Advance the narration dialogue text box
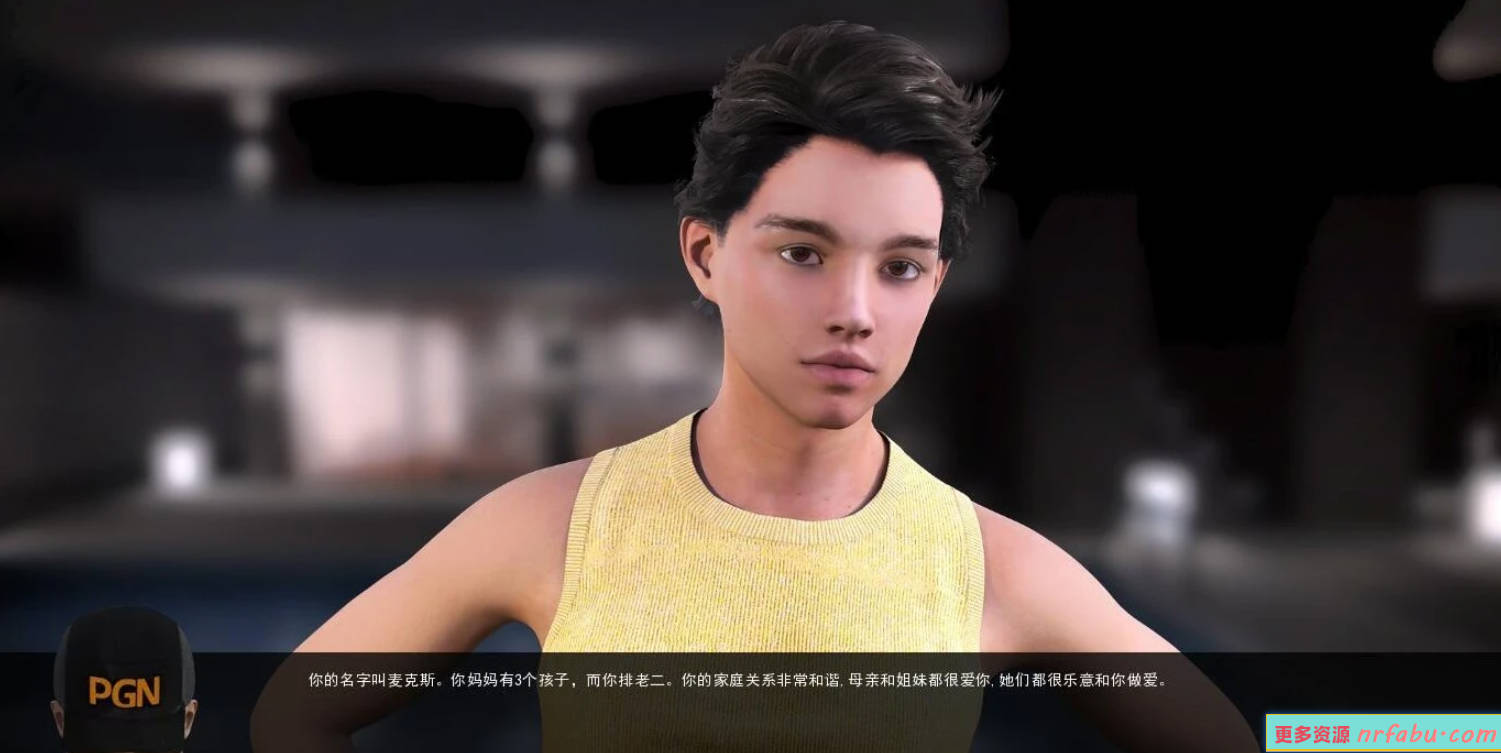 pos(738,681)
